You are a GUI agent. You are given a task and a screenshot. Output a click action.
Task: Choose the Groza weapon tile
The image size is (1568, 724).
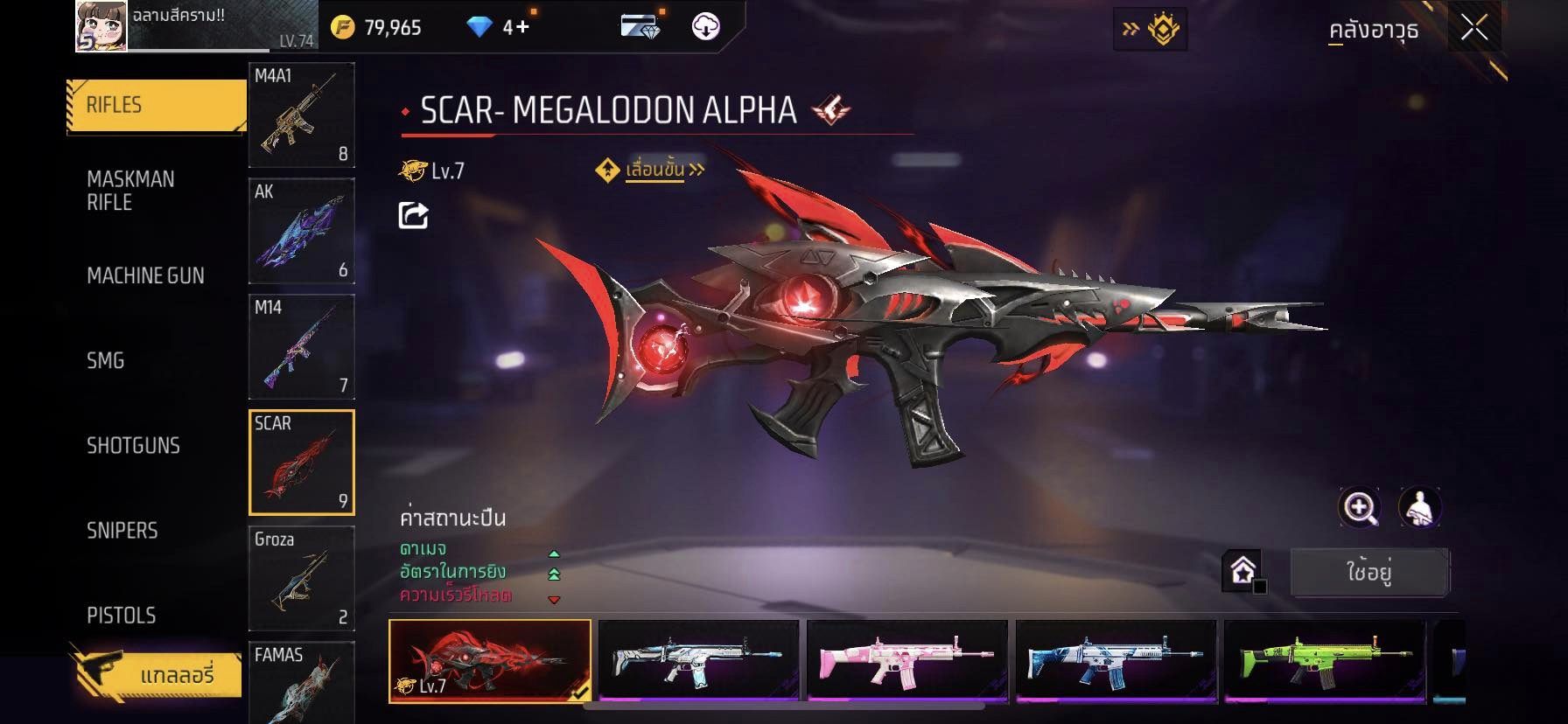coord(301,578)
